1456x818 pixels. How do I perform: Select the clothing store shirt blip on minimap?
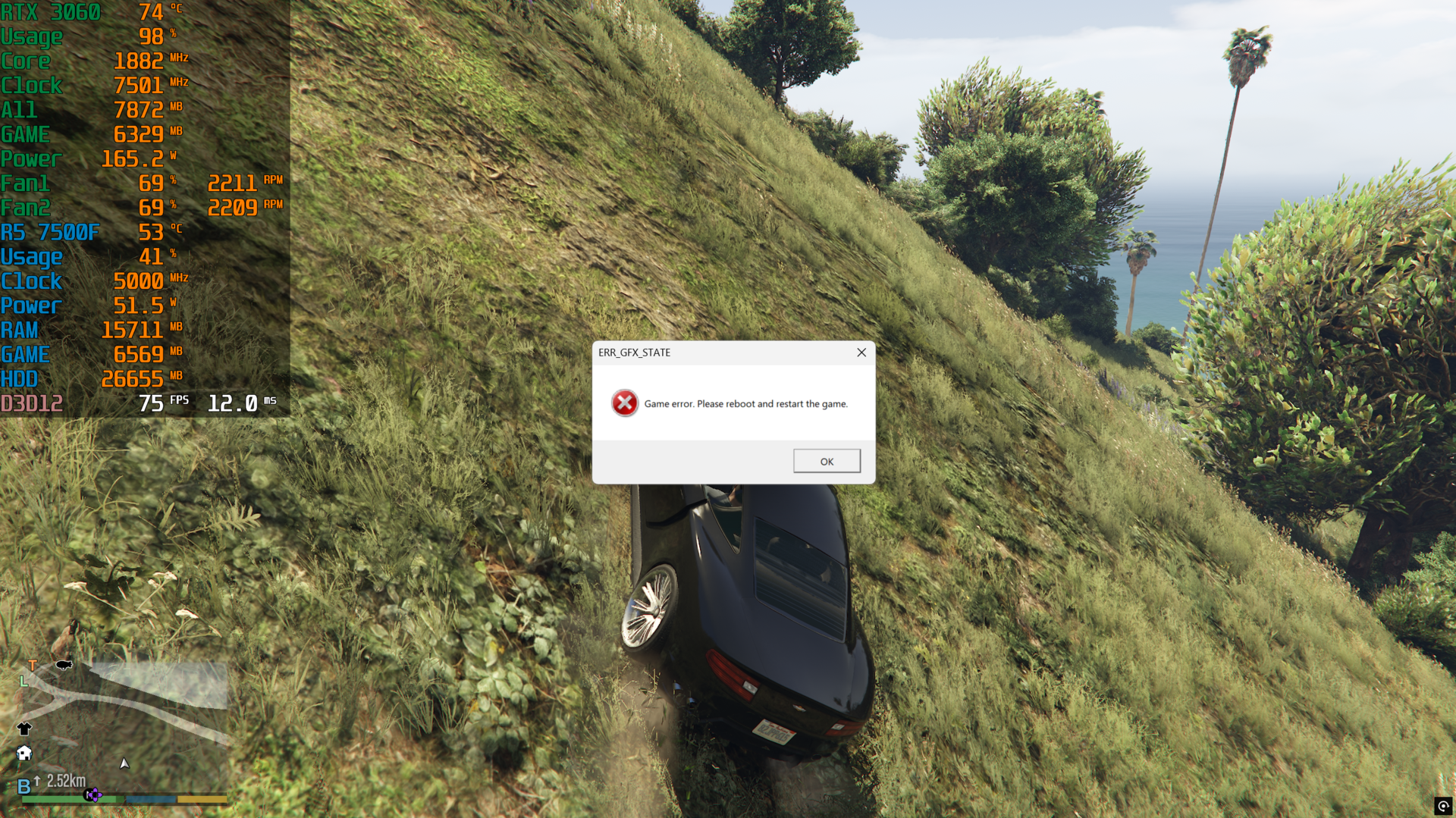click(x=24, y=729)
